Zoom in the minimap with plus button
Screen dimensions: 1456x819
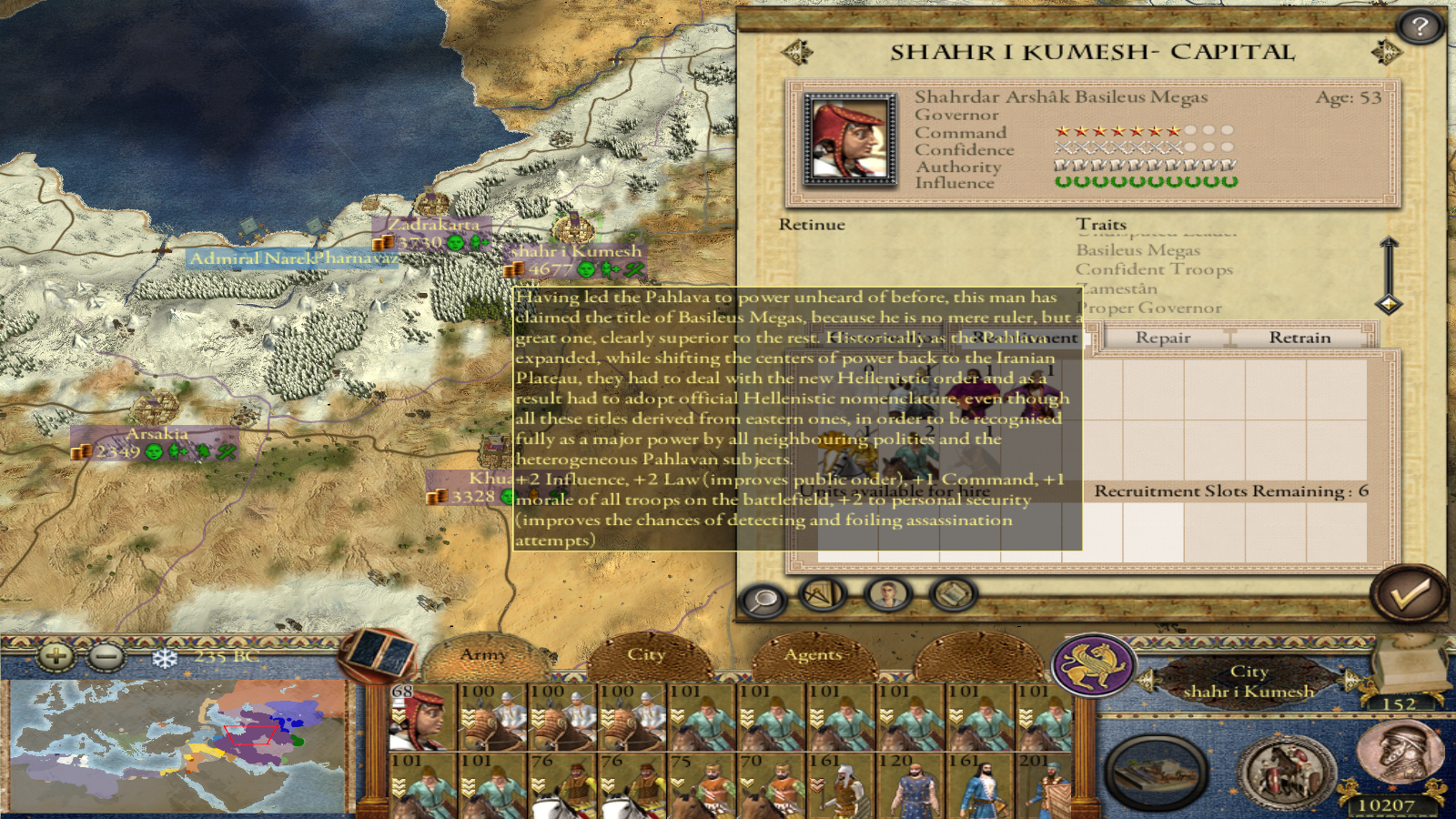point(56,655)
